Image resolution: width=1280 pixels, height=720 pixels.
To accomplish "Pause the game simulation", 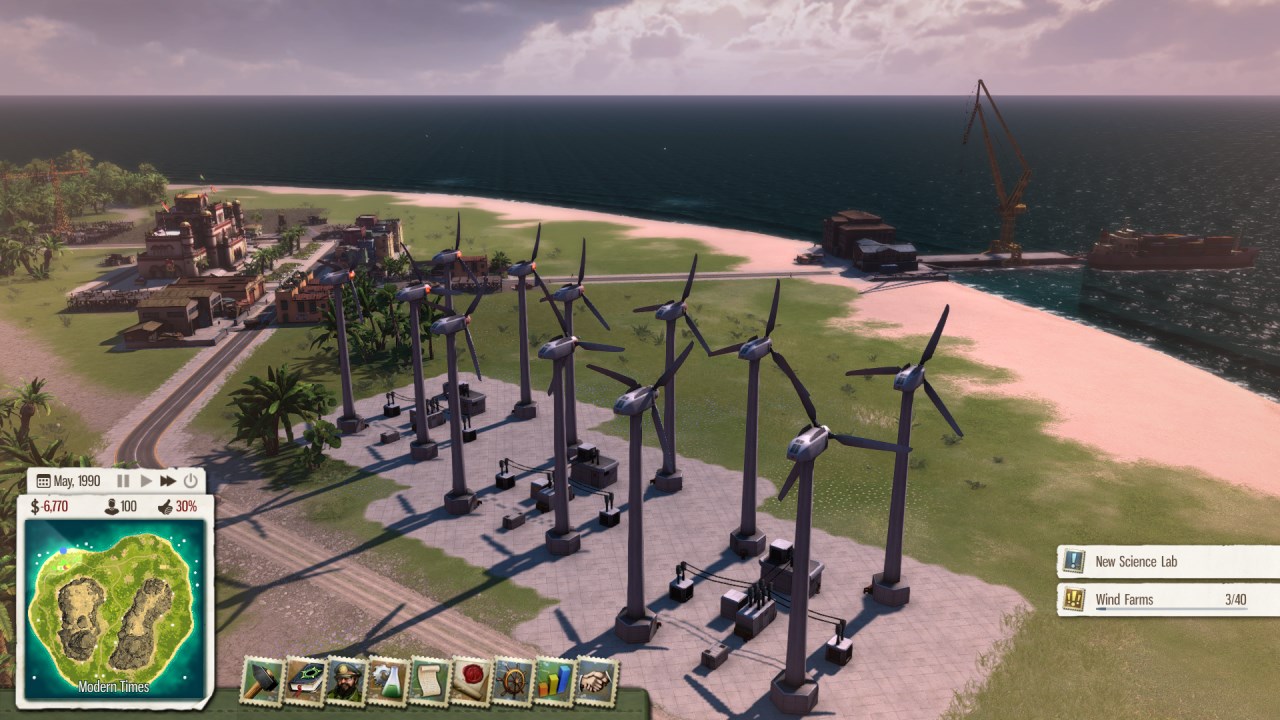I will (x=124, y=480).
